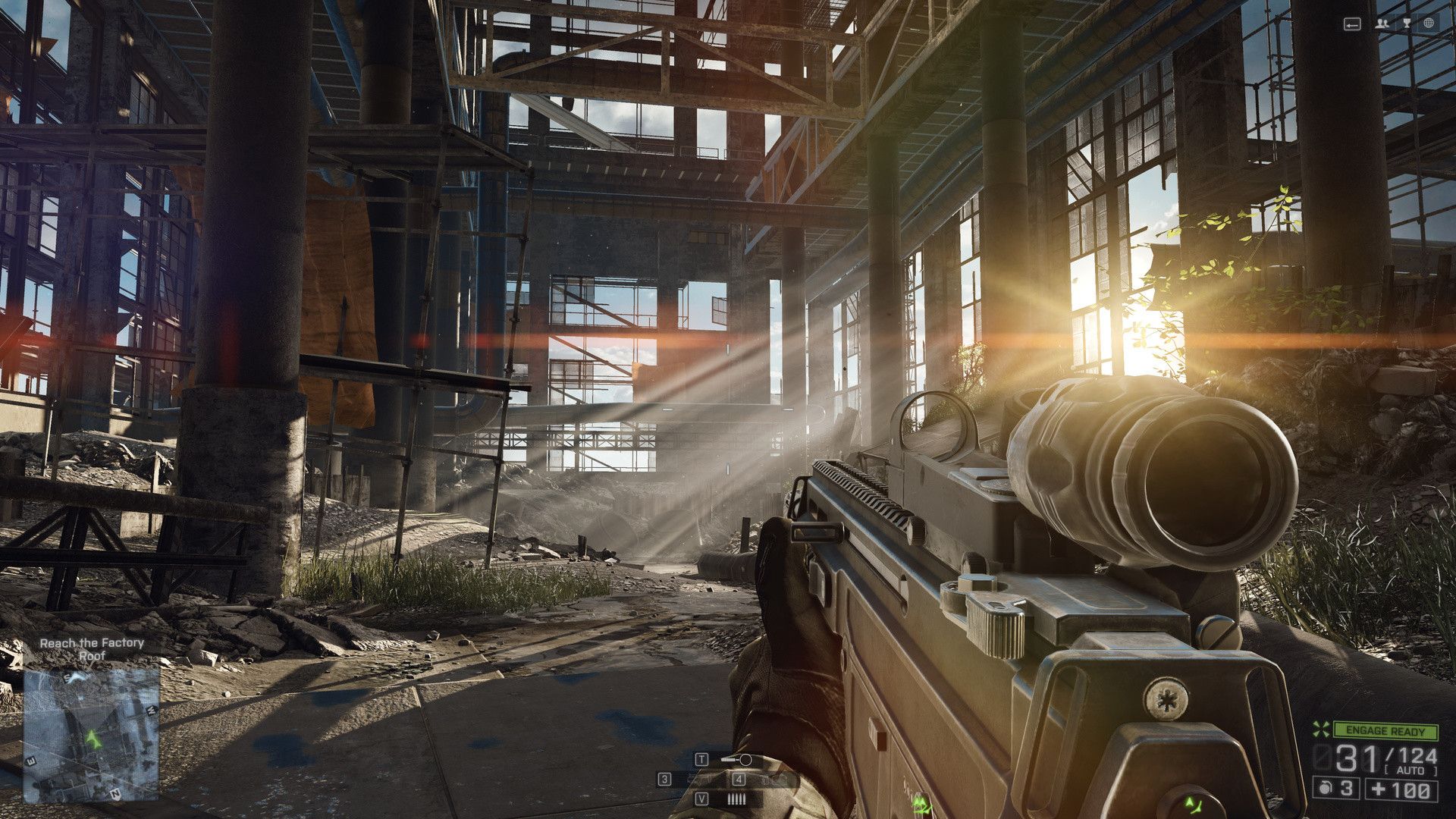
Task: Open the web browser globe icon
Action: (1429, 24)
